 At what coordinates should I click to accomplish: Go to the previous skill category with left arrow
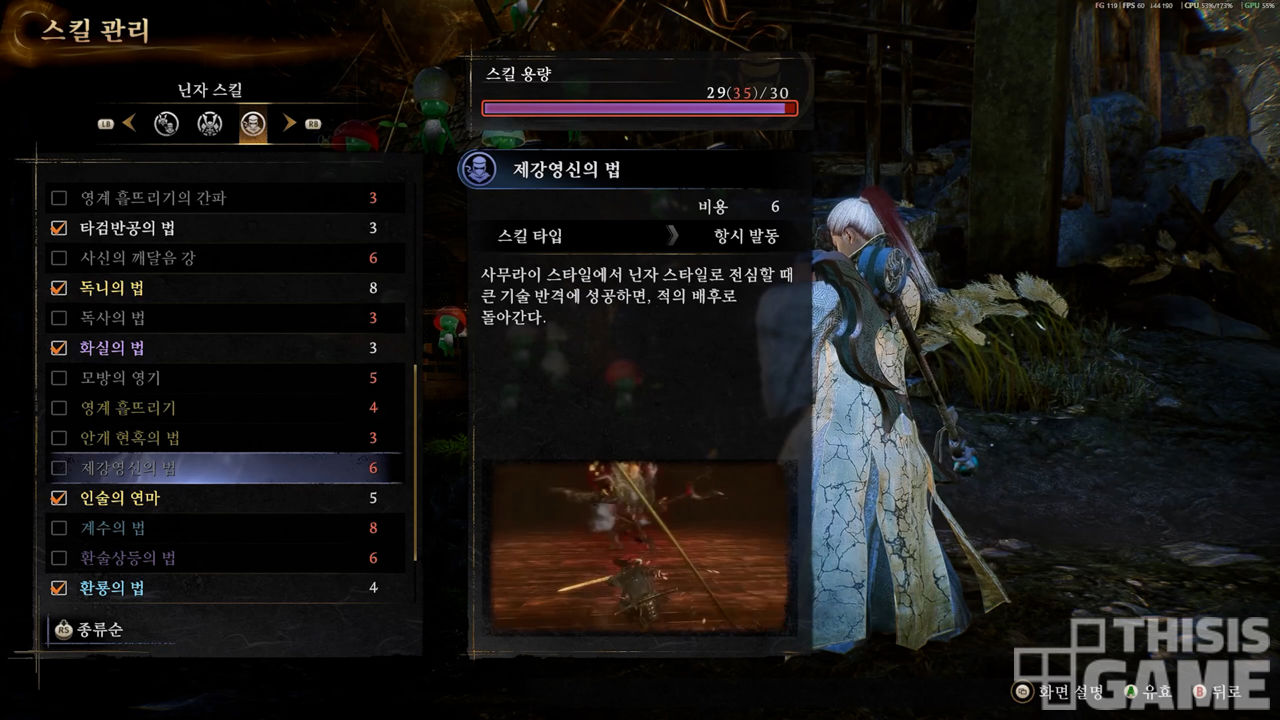pos(129,124)
